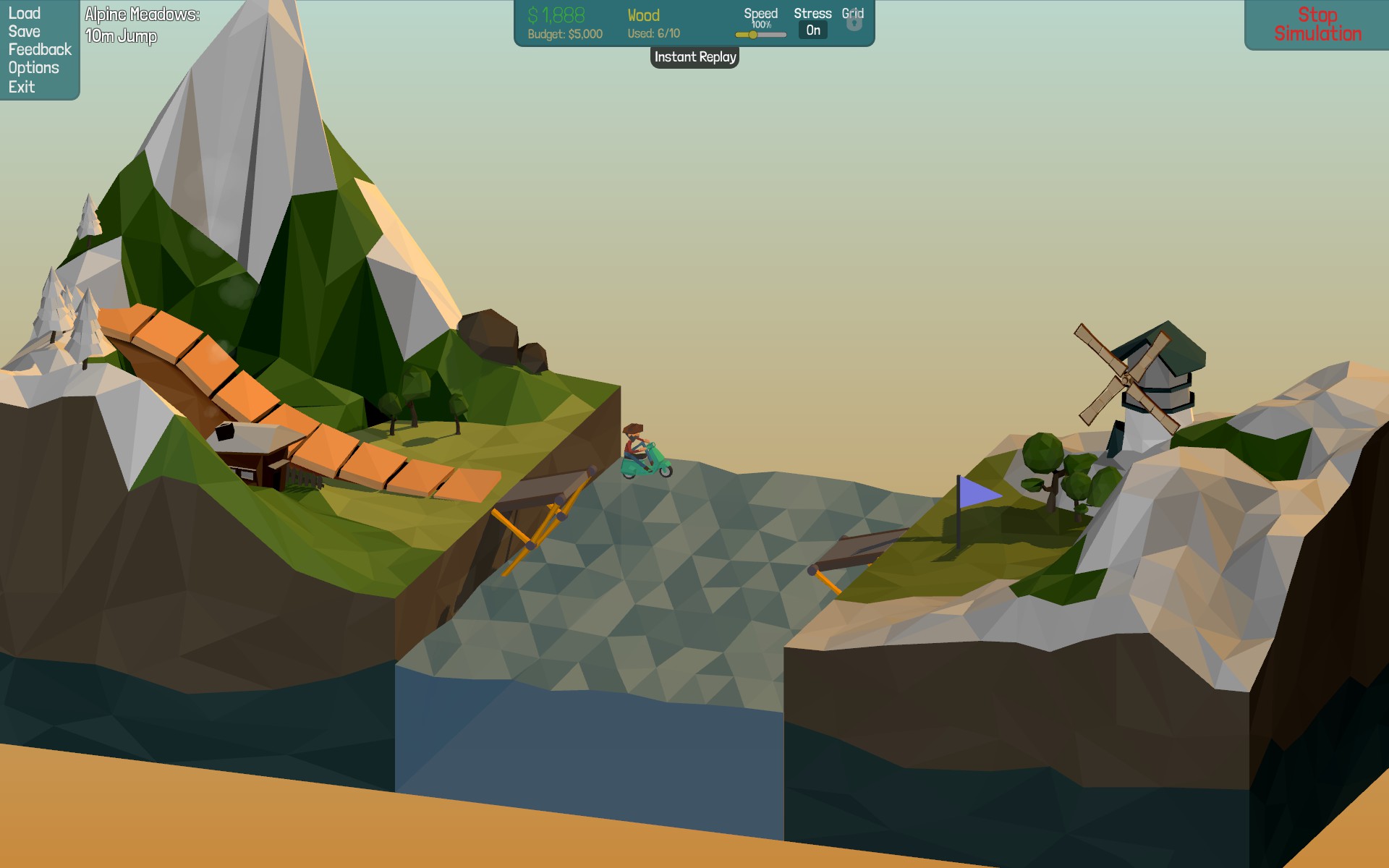Click the simulation Speed slider
Screen dimensions: 1389x868
coord(760,35)
